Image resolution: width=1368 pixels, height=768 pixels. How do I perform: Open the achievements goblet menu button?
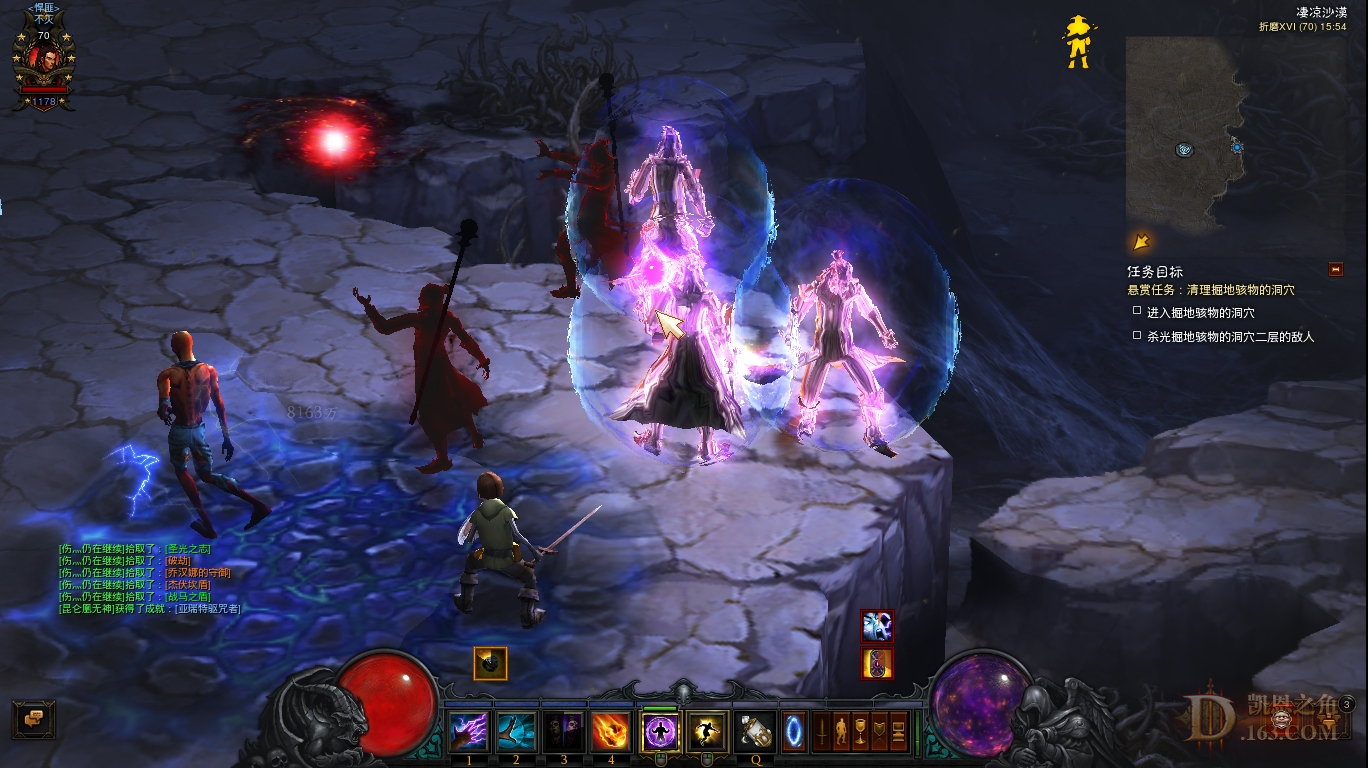tap(862, 733)
